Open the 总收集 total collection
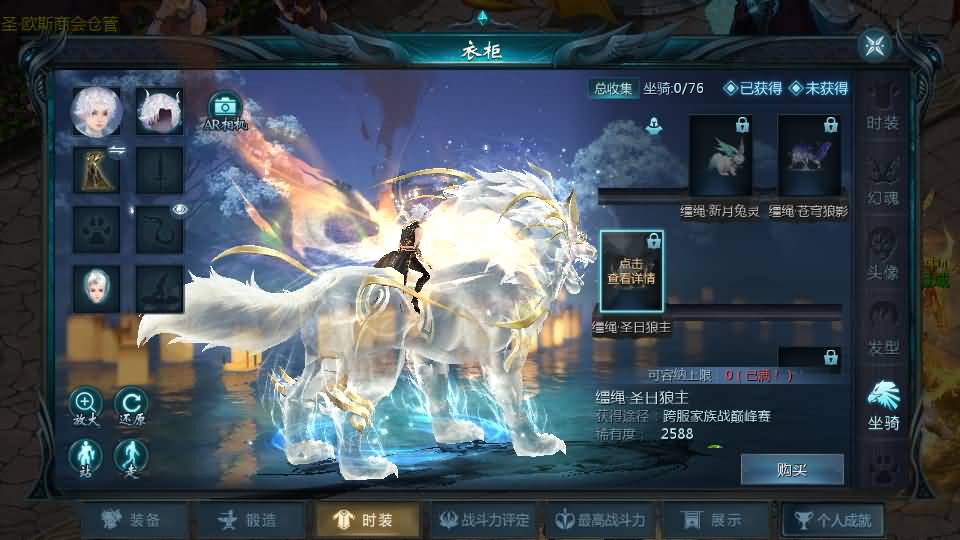This screenshot has width=960, height=540. coord(613,88)
